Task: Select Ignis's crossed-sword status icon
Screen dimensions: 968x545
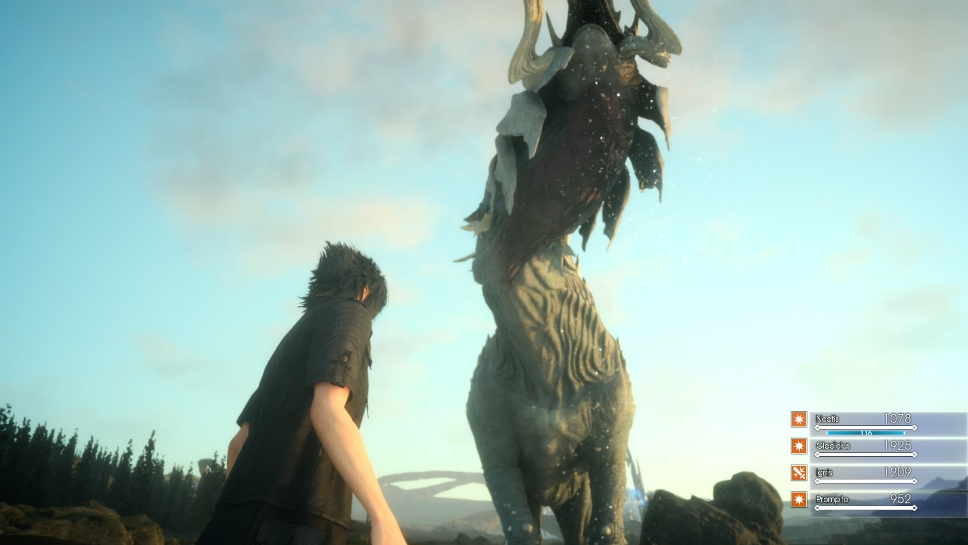Action: pyautogui.click(x=799, y=472)
